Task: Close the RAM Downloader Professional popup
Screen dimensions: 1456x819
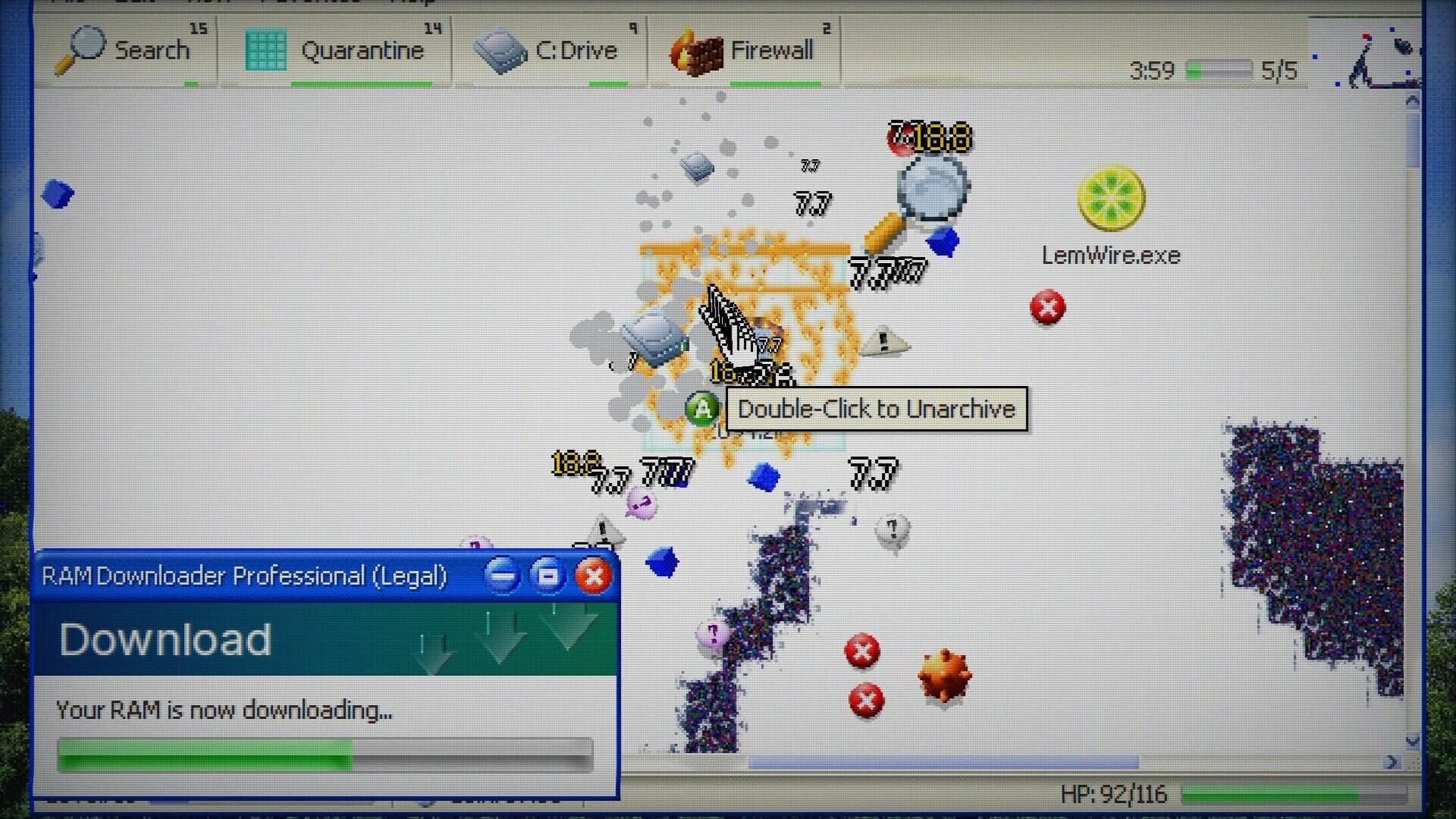Action: (593, 576)
